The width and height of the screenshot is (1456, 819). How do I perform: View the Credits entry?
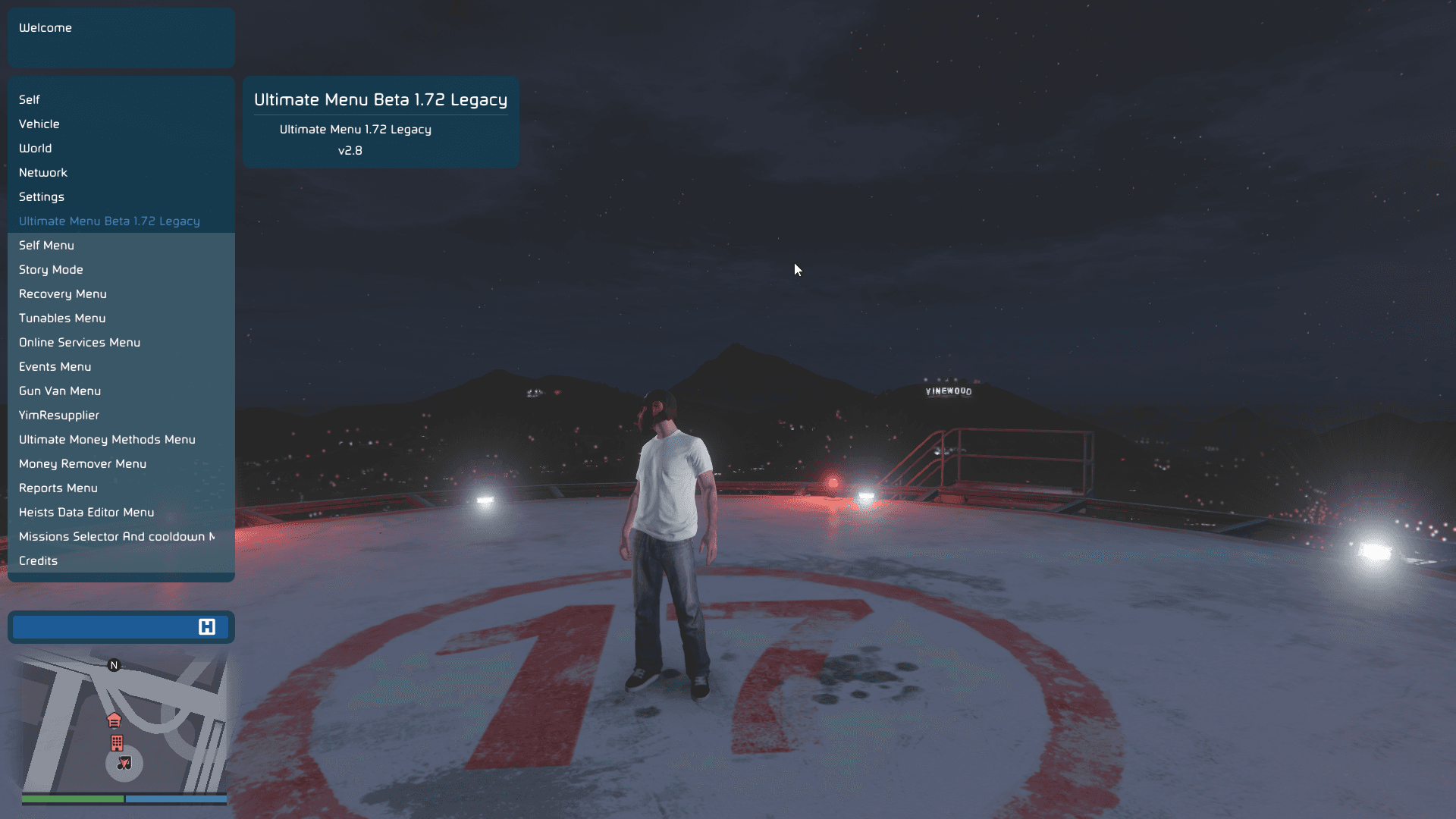(39, 560)
